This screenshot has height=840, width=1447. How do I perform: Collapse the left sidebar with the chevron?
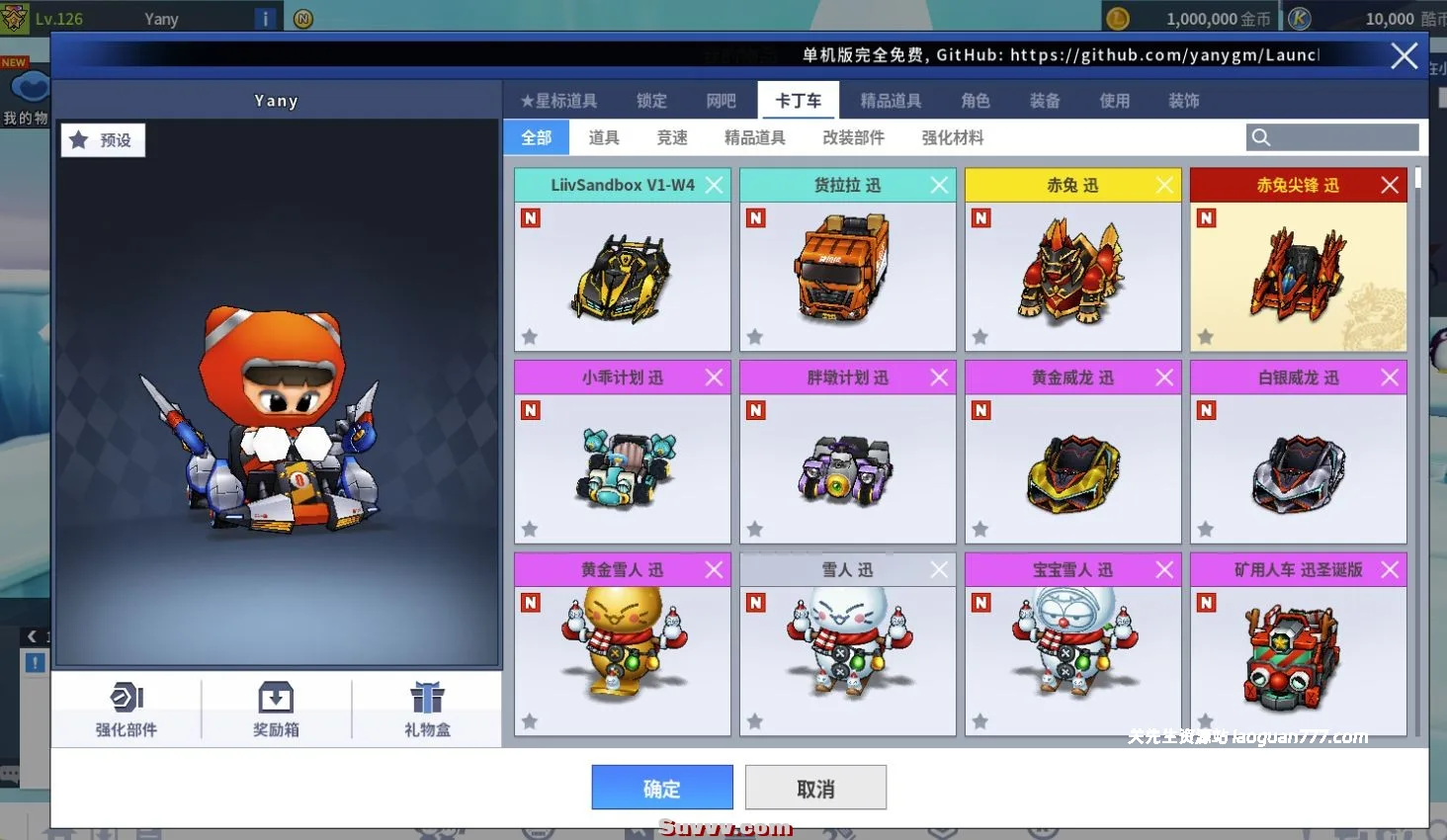pyautogui.click(x=31, y=635)
